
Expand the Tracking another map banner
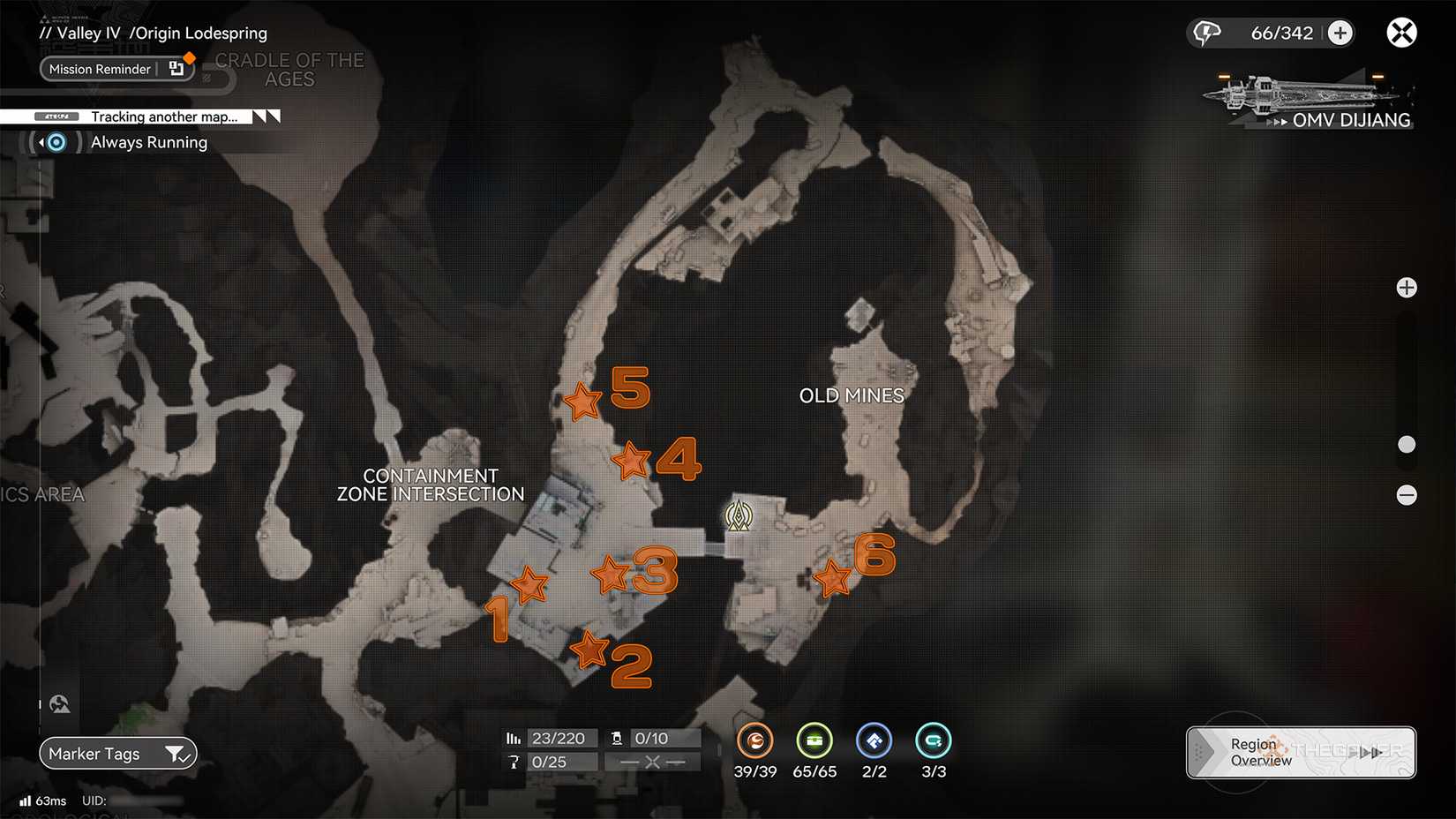point(265,116)
